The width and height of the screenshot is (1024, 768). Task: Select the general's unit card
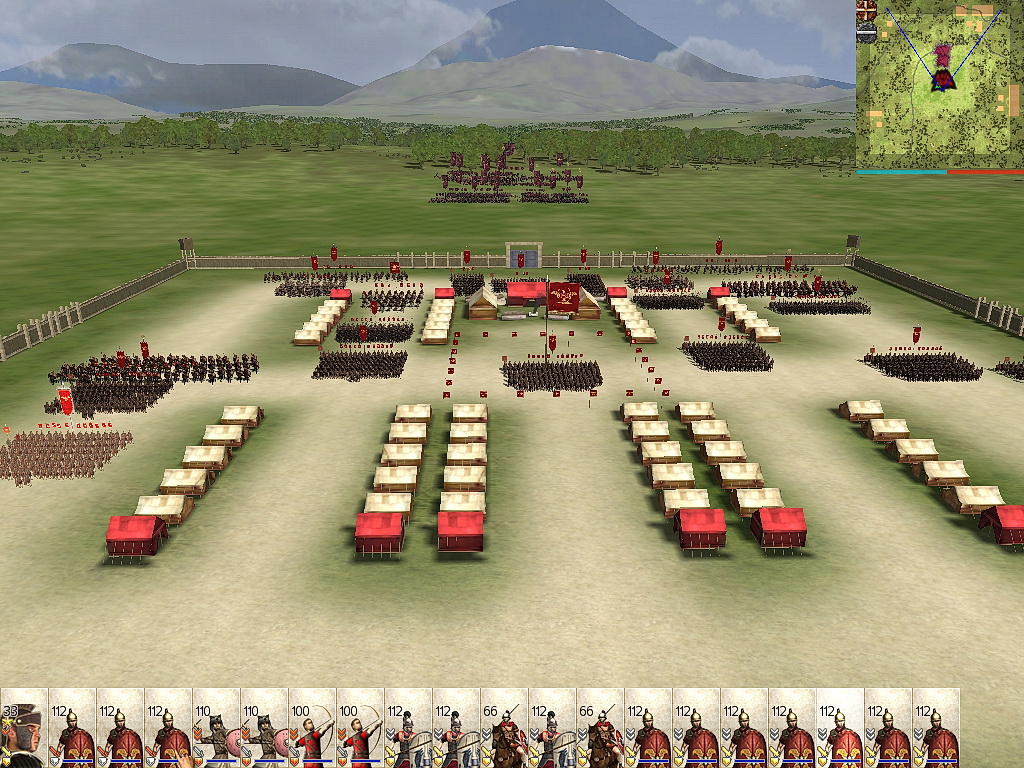(24, 727)
